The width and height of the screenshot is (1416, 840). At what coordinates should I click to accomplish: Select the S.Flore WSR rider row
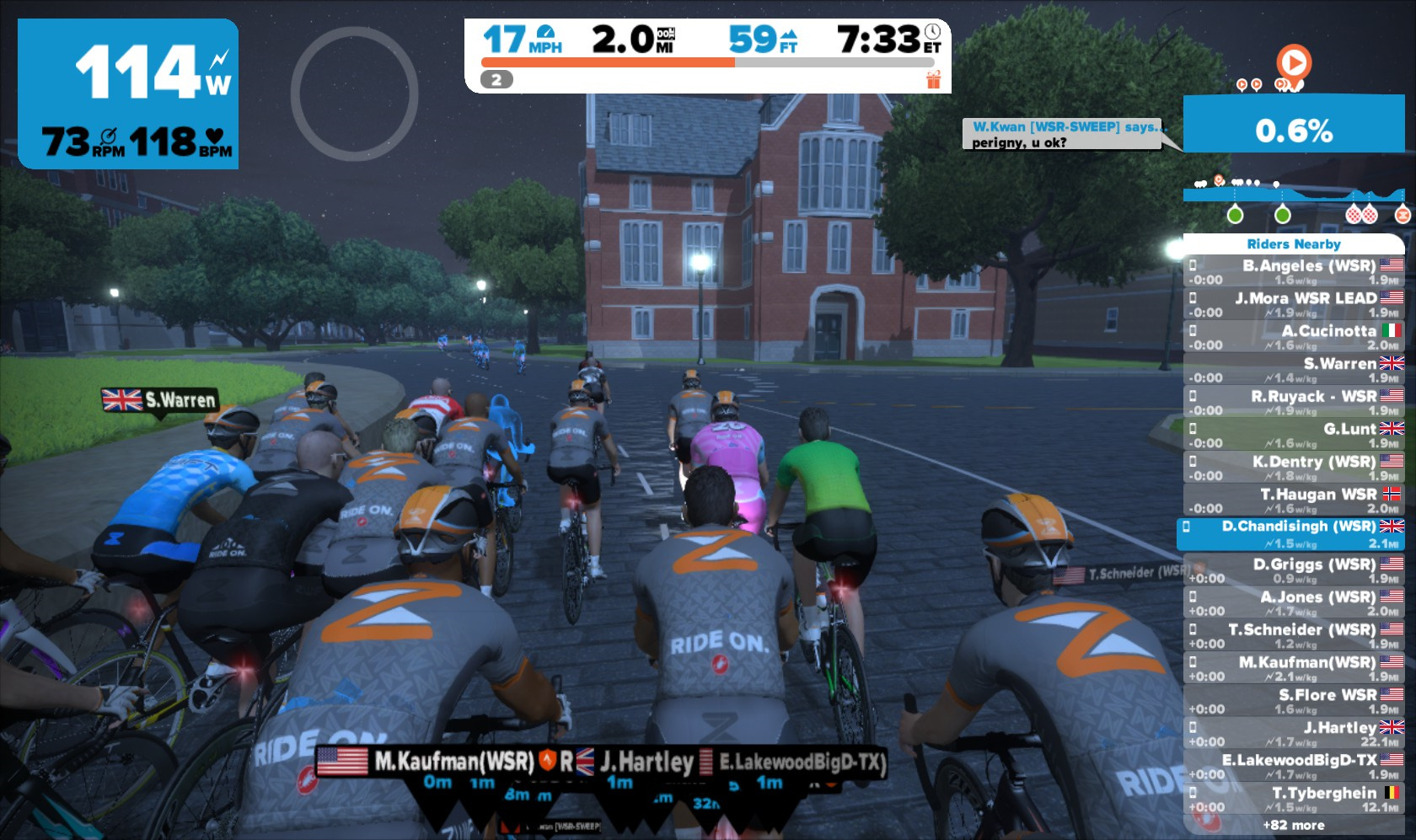(x=1294, y=701)
